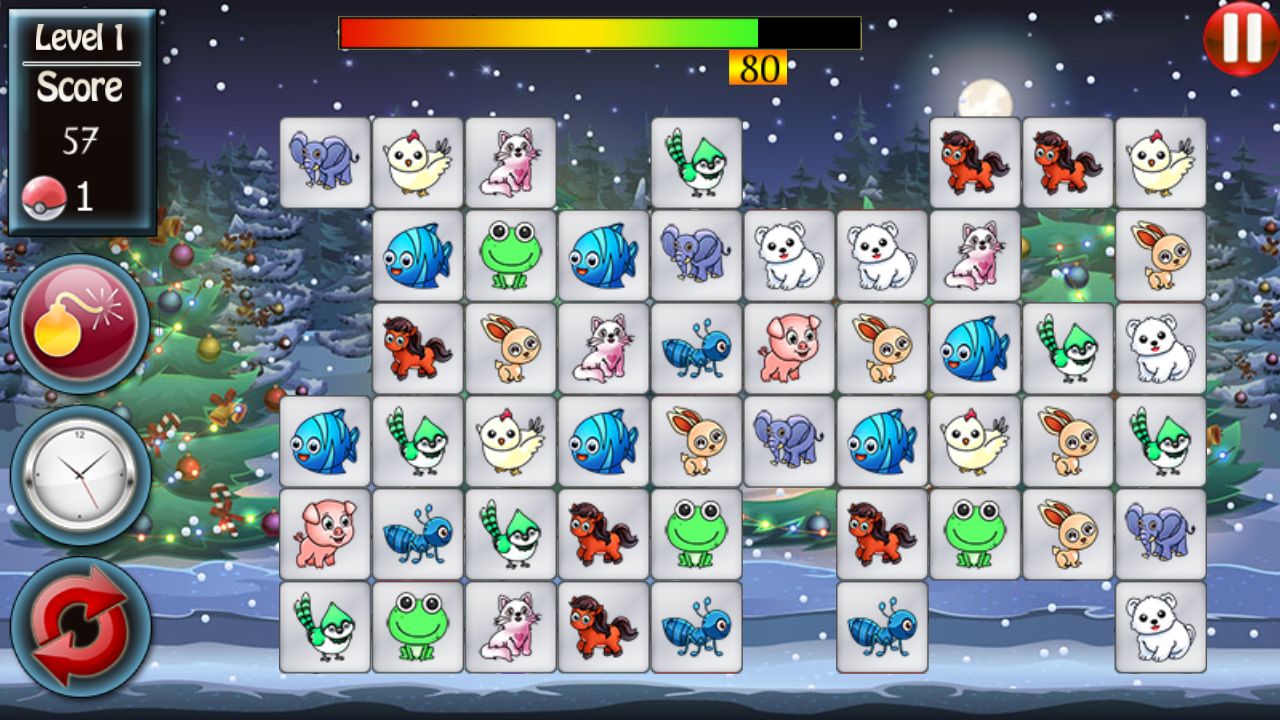Select the pig tile between ant and rabbit
This screenshot has width=1280, height=720.
pyautogui.click(x=789, y=348)
